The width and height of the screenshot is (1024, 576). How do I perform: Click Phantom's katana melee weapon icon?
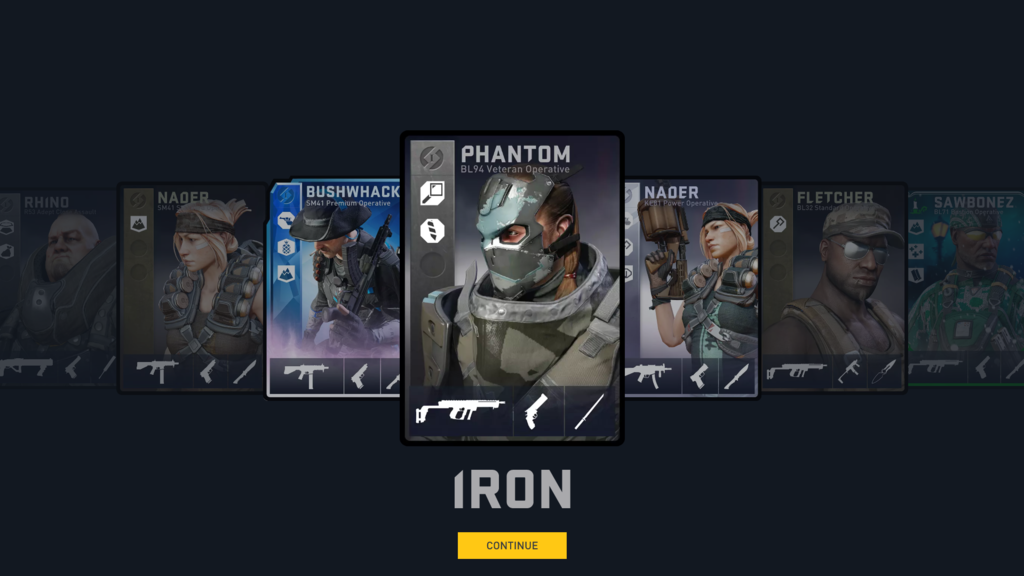pyautogui.click(x=588, y=410)
